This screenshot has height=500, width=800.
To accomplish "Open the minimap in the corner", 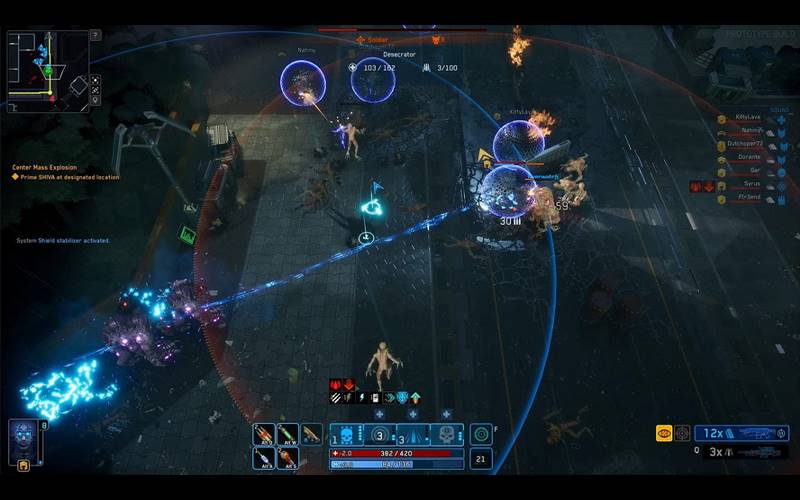I will click(46, 70).
